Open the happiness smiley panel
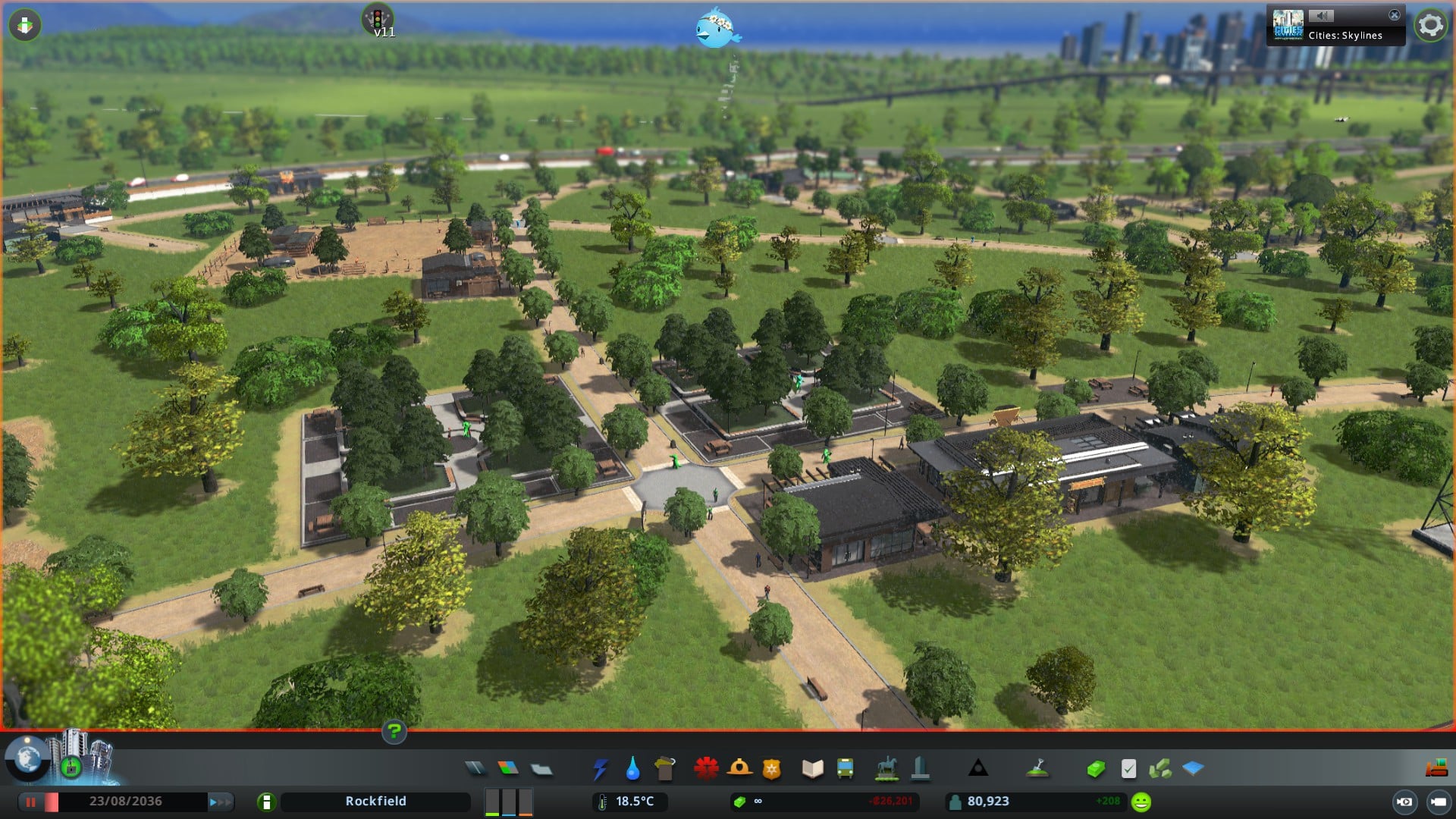The height and width of the screenshot is (819, 1456). 1141,802
